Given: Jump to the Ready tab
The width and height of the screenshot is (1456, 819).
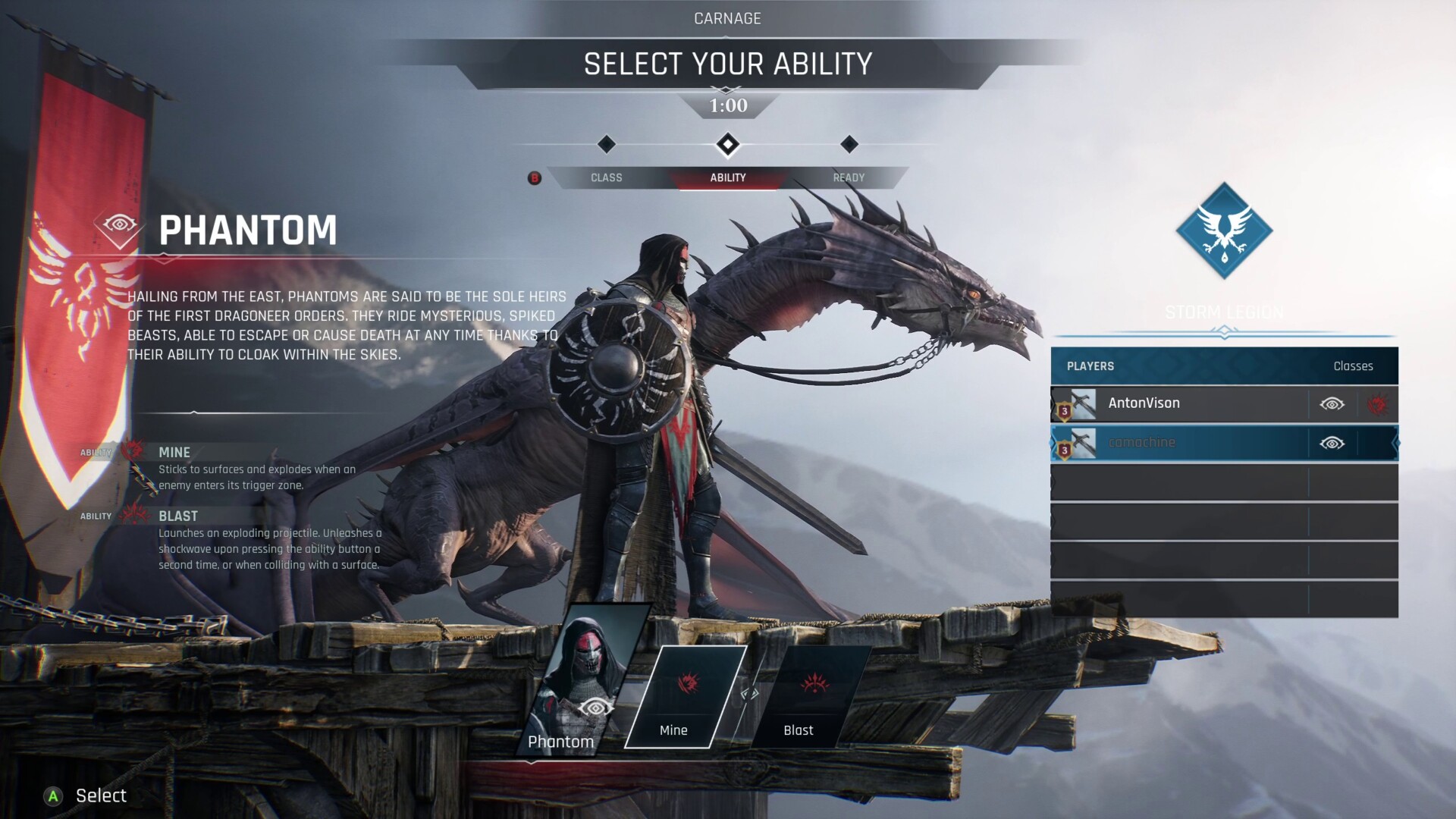Looking at the screenshot, I should [849, 177].
